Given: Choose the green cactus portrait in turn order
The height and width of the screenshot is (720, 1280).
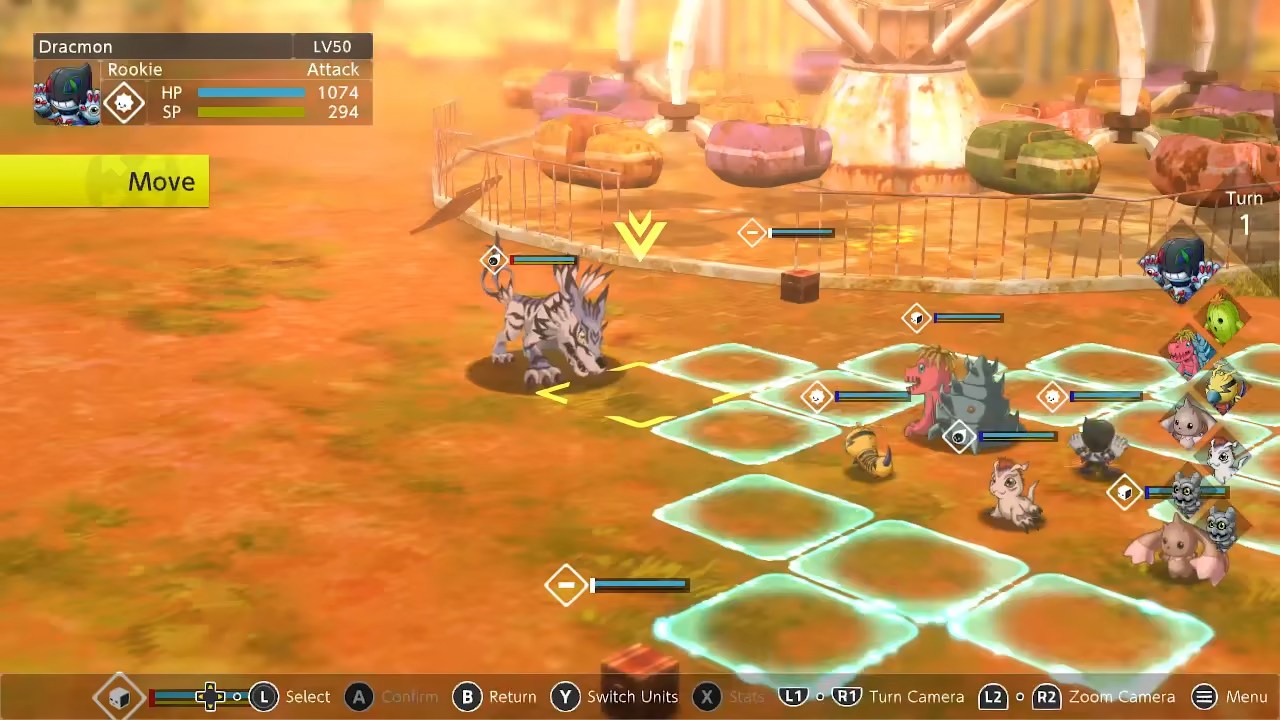Looking at the screenshot, I should click(1222, 320).
